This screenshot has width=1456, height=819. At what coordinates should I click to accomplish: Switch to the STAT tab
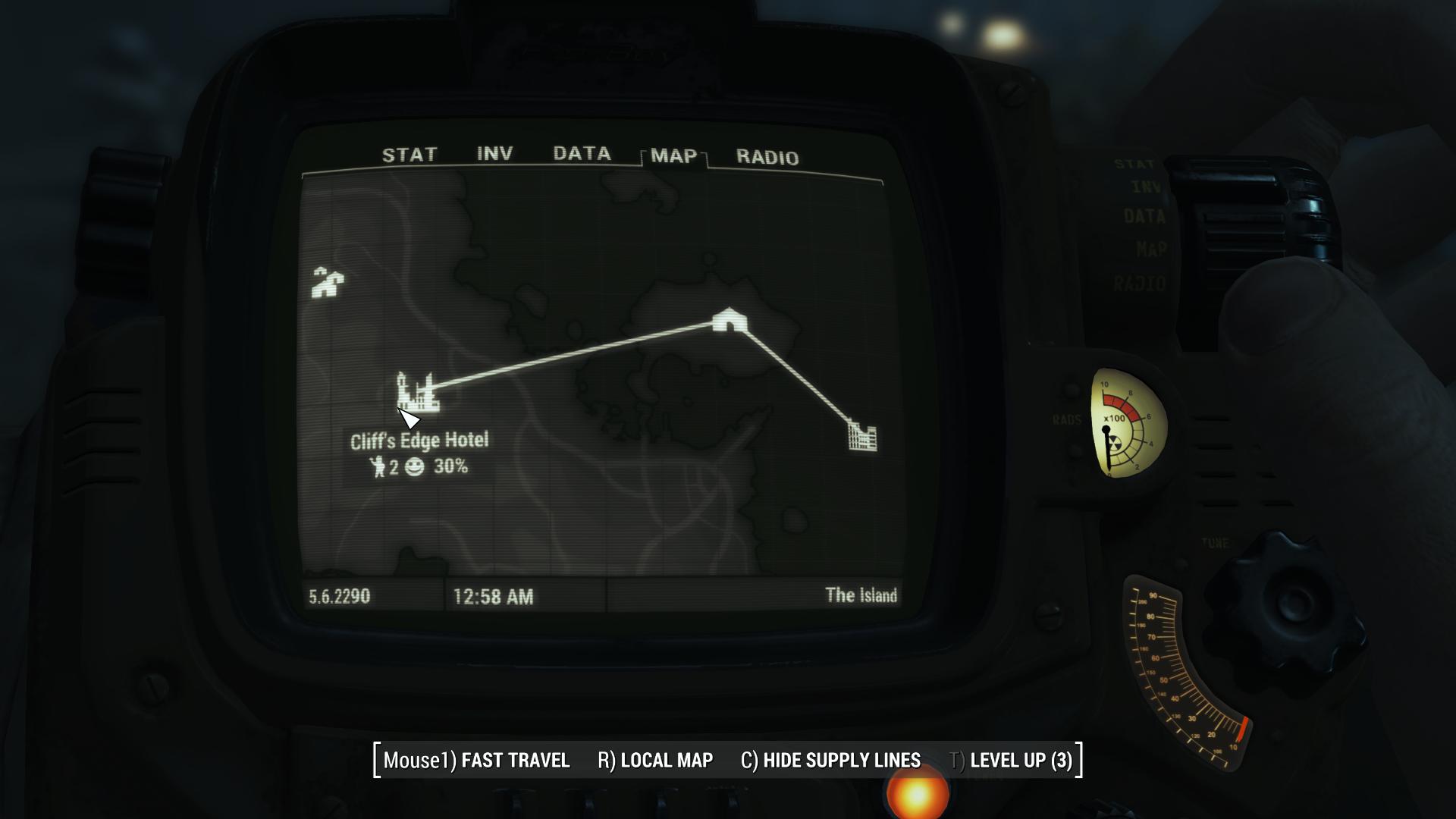tap(409, 155)
